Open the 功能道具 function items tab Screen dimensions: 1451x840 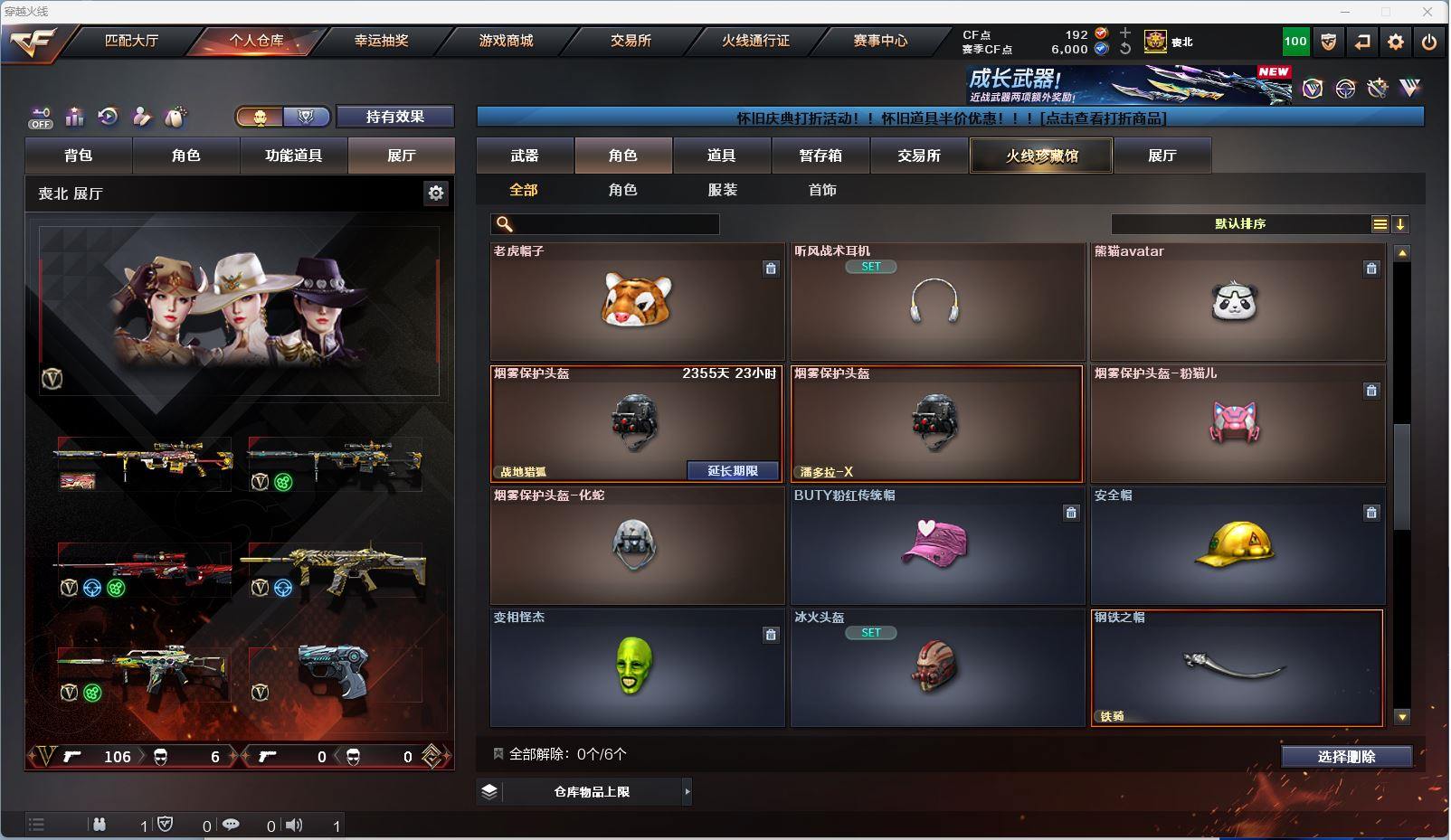tap(293, 156)
